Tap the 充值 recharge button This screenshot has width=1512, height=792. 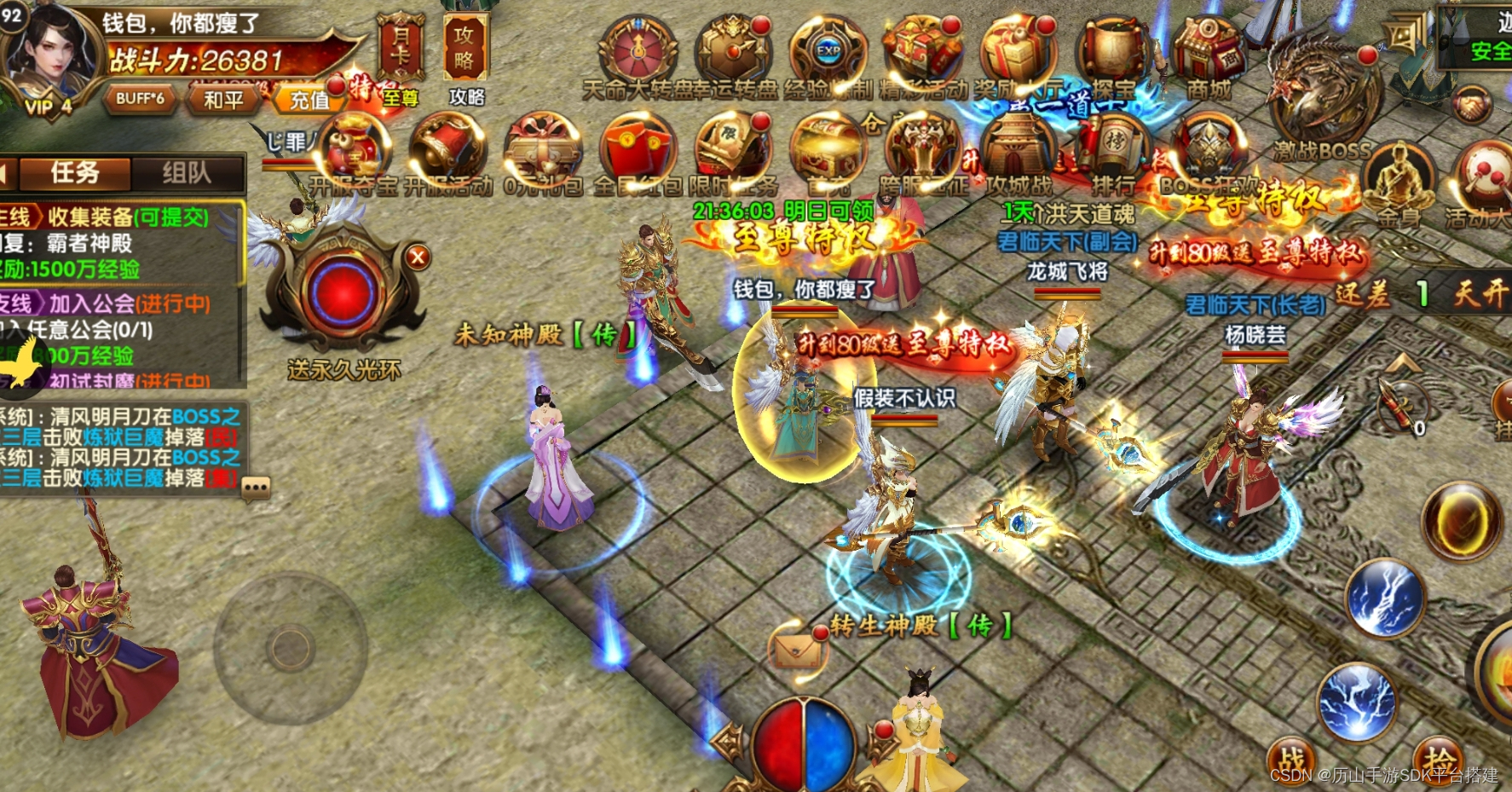coord(309,100)
